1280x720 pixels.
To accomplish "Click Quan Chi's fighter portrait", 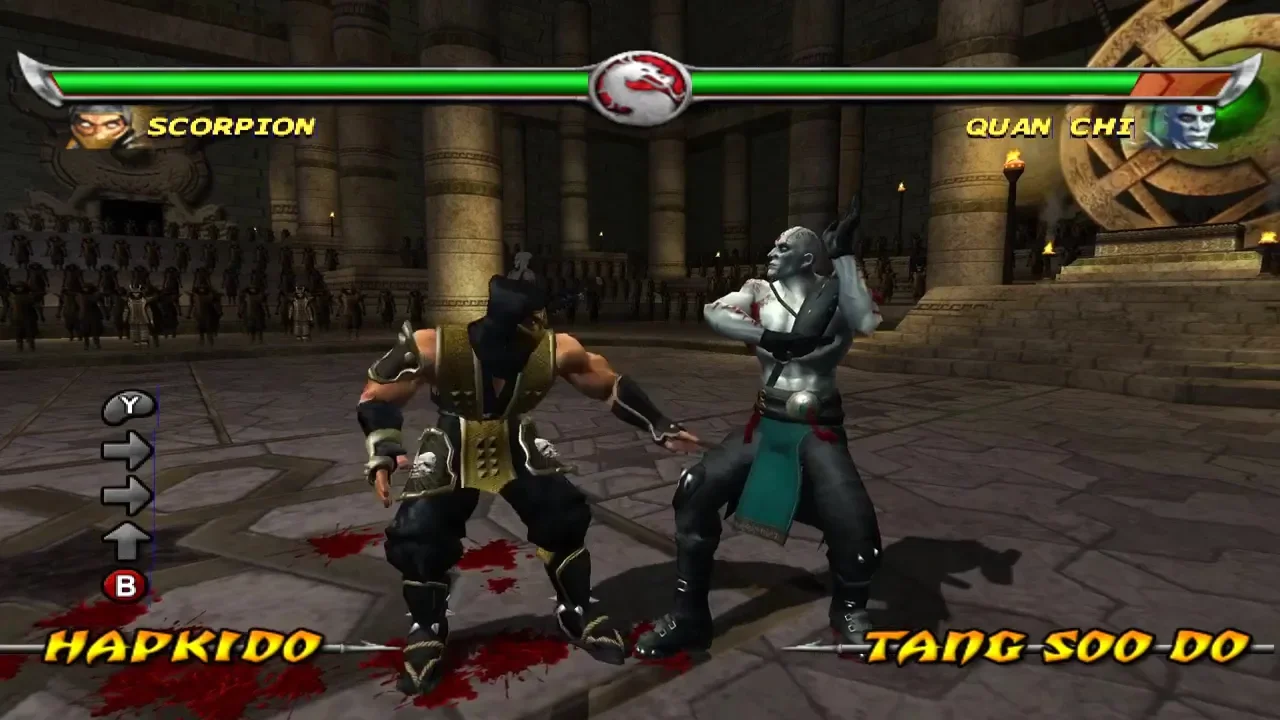I will coord(1180,127).
